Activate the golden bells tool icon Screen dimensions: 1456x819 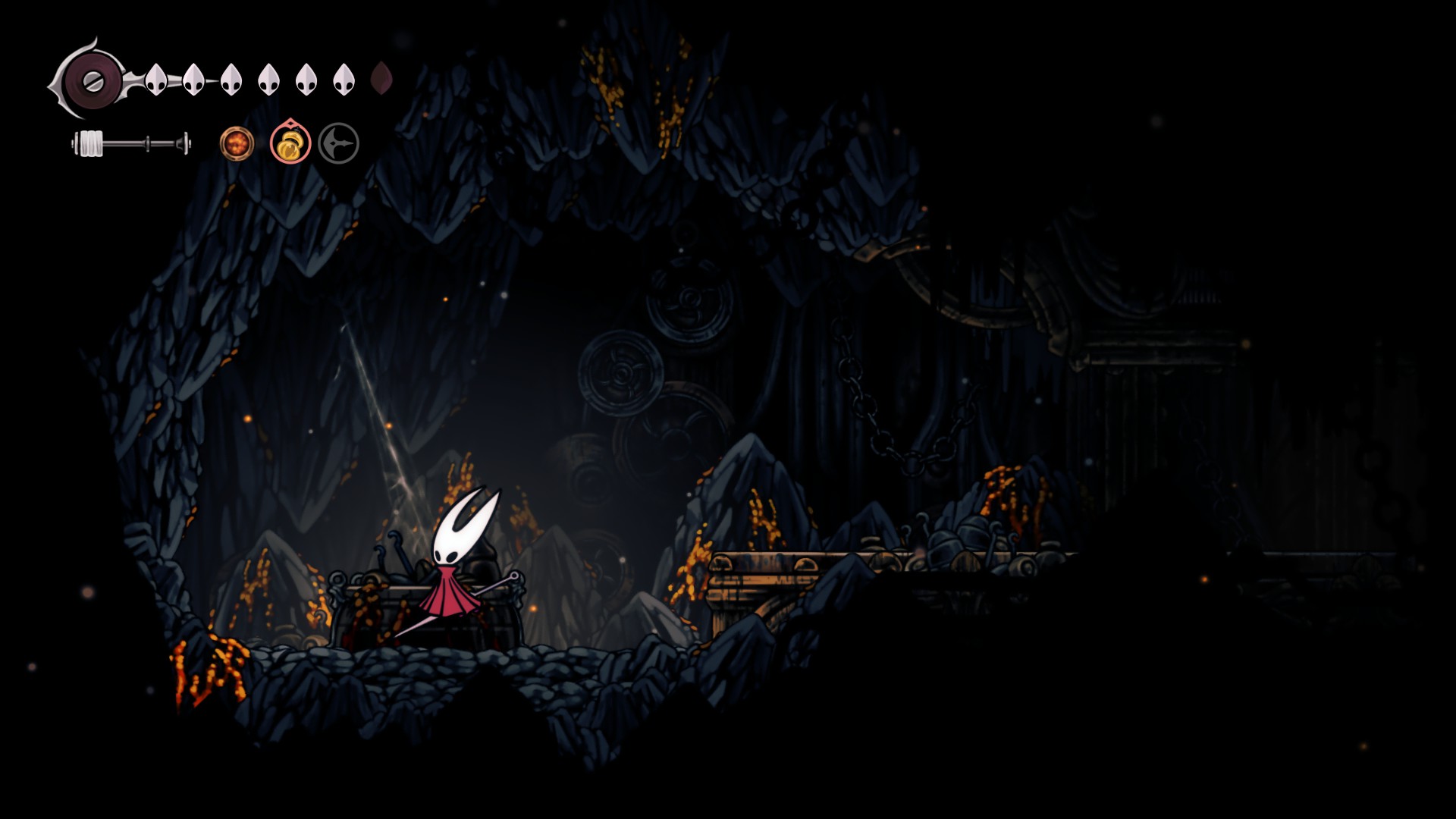point(290,144)
